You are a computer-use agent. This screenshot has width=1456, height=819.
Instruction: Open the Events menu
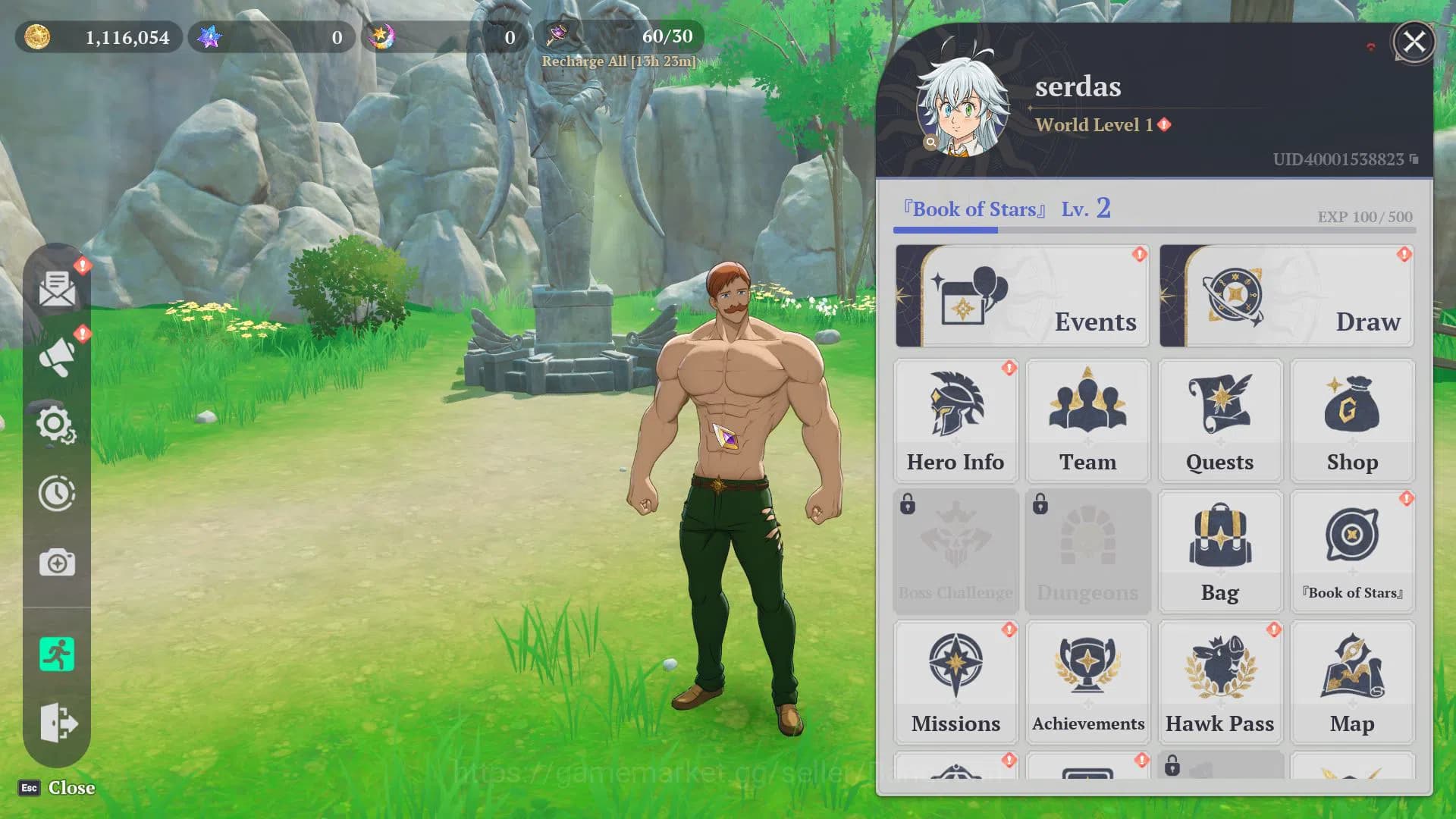pos(1021,297)
